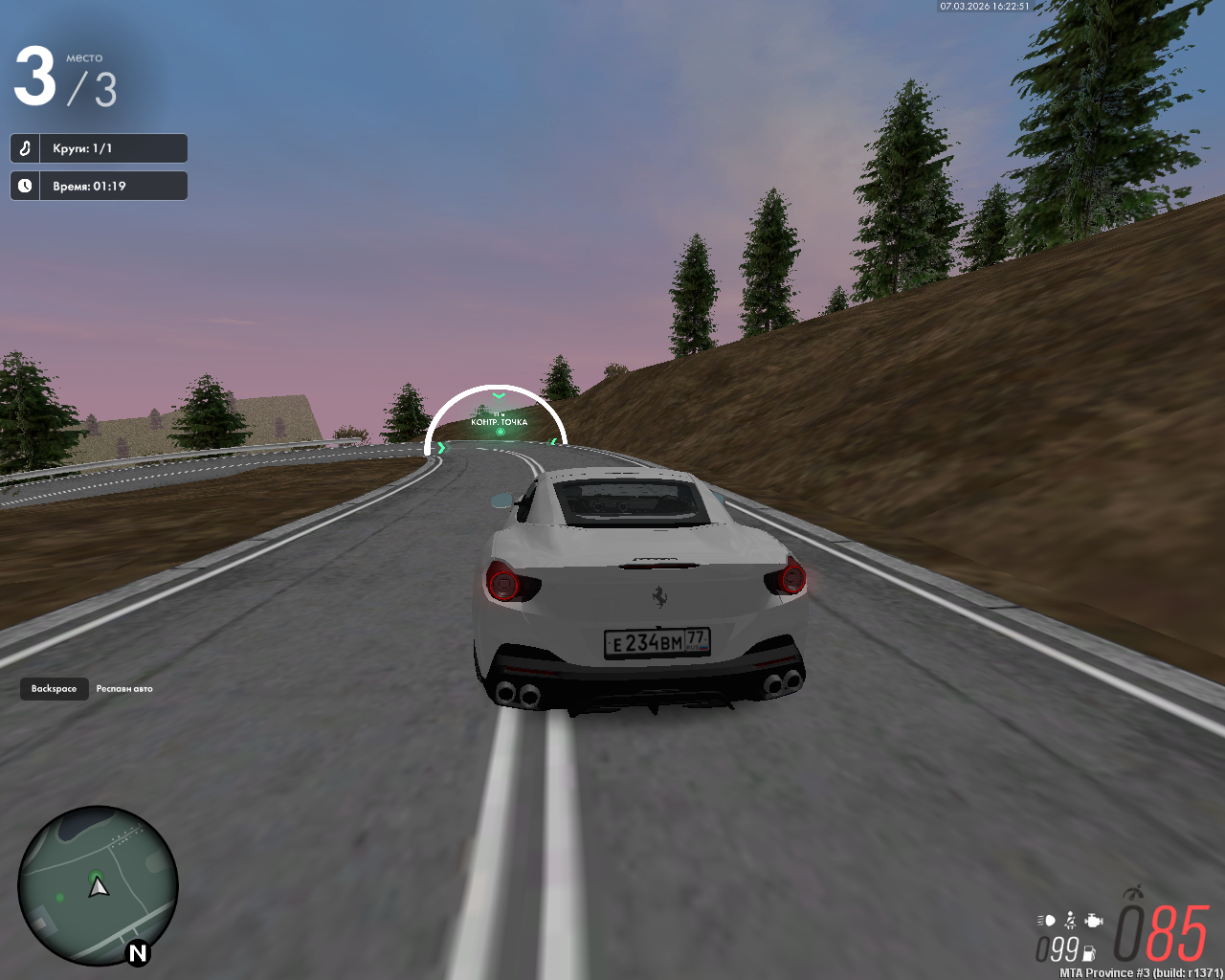Click the clock icon beside race time
Screen dimensions: 1225x980
click(25, 186)
